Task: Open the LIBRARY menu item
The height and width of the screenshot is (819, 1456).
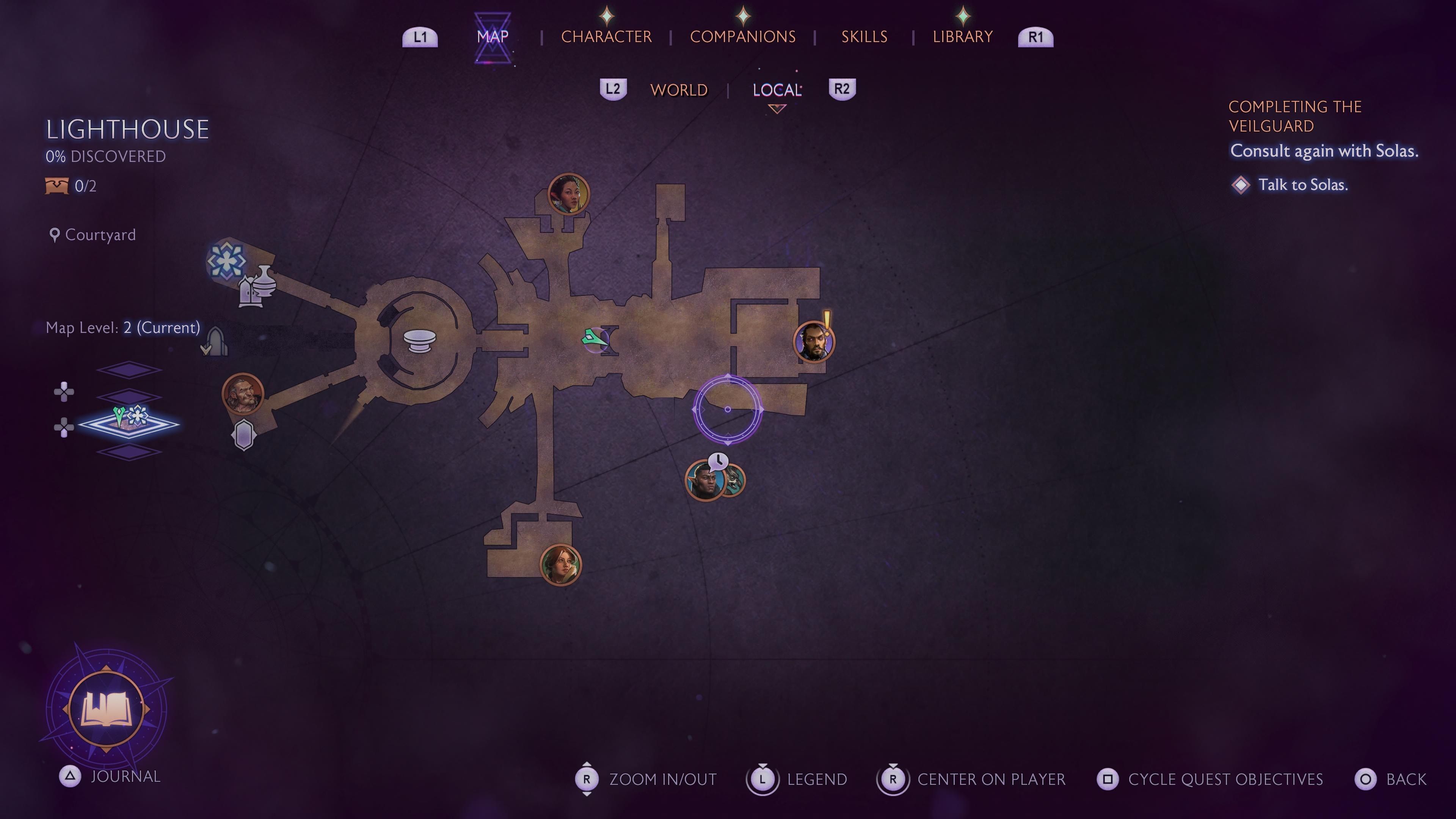Action: [x=963, y=36]
